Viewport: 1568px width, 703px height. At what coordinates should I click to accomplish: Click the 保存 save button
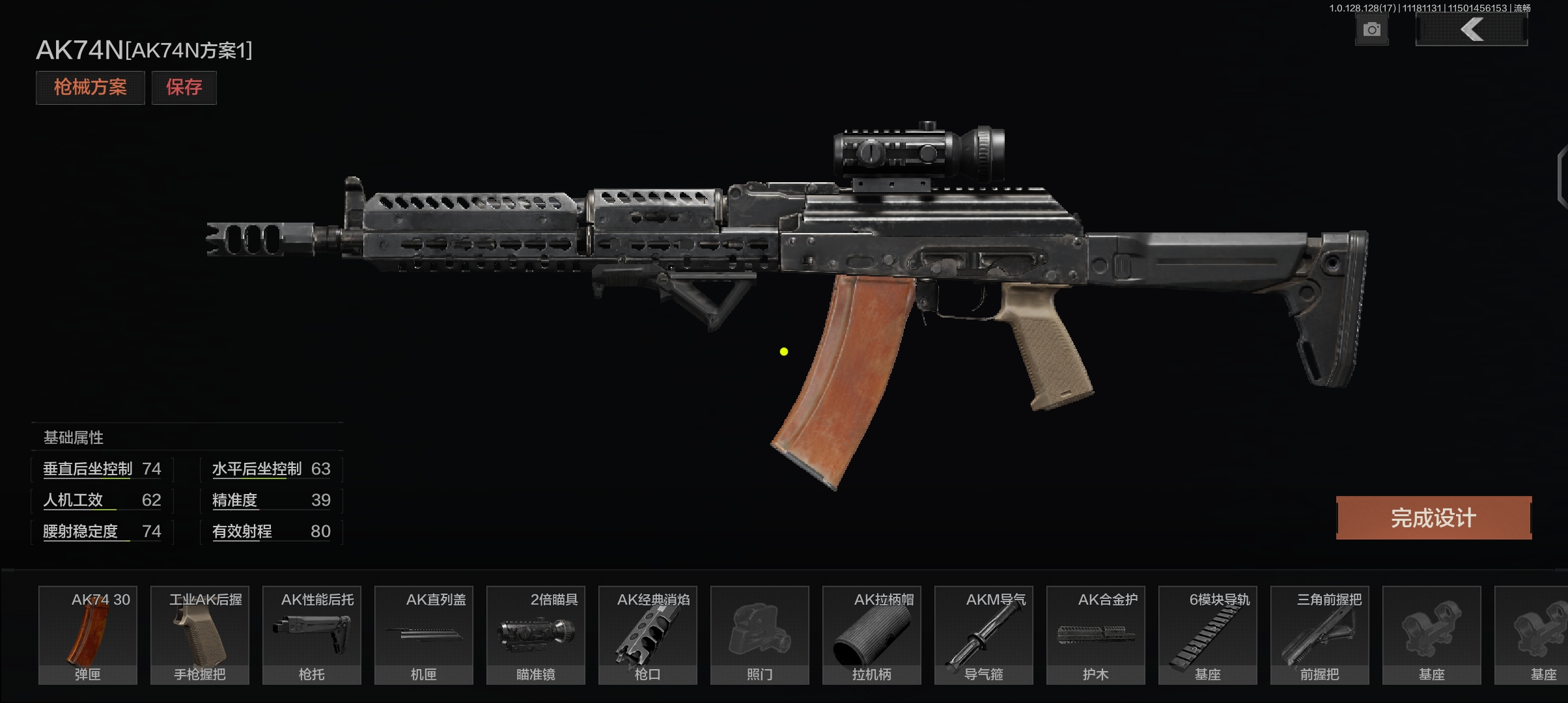(x=184, y=87)
